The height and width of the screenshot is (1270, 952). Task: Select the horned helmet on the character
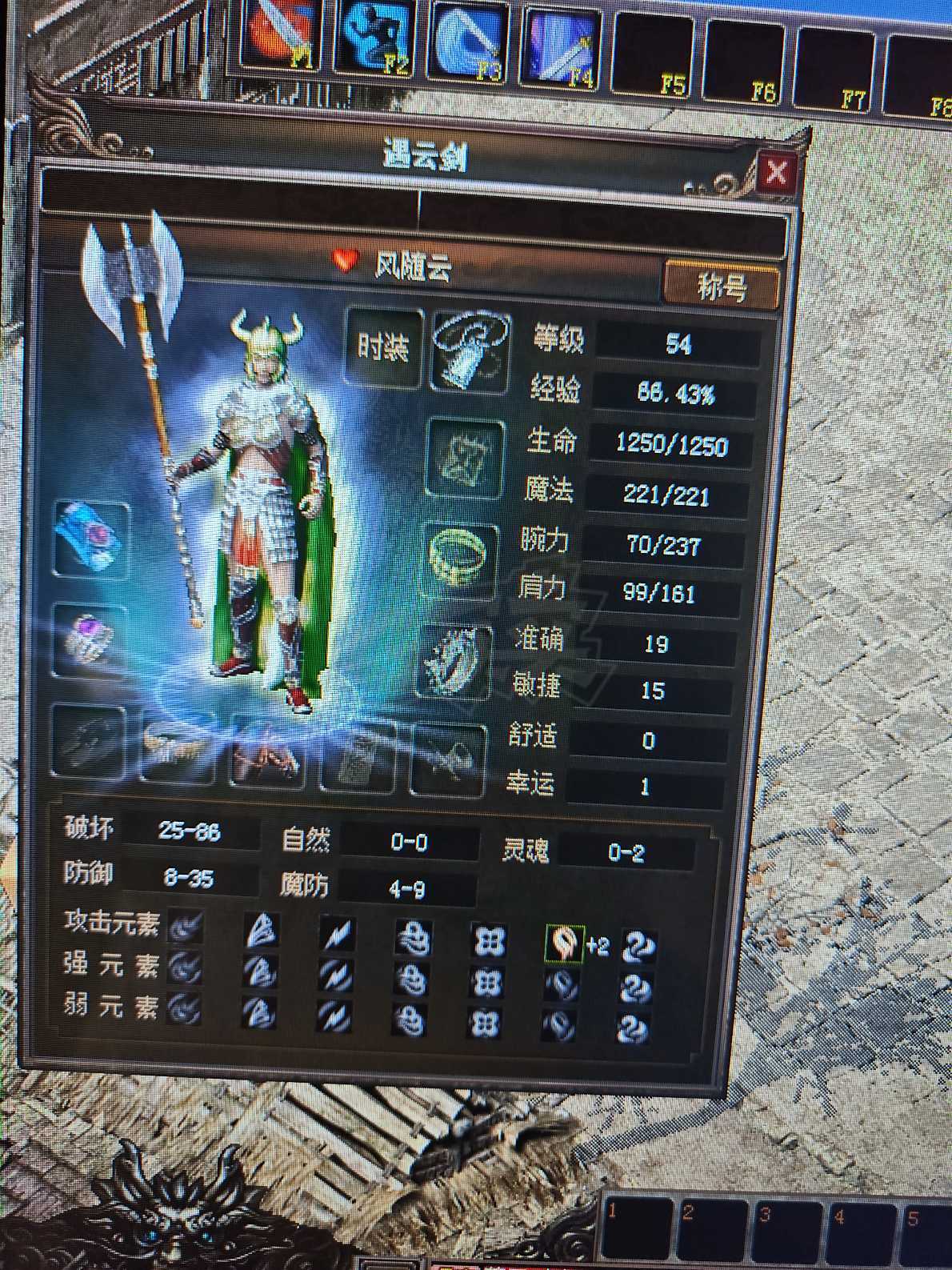pyautogui.click(x=266, y=344)
